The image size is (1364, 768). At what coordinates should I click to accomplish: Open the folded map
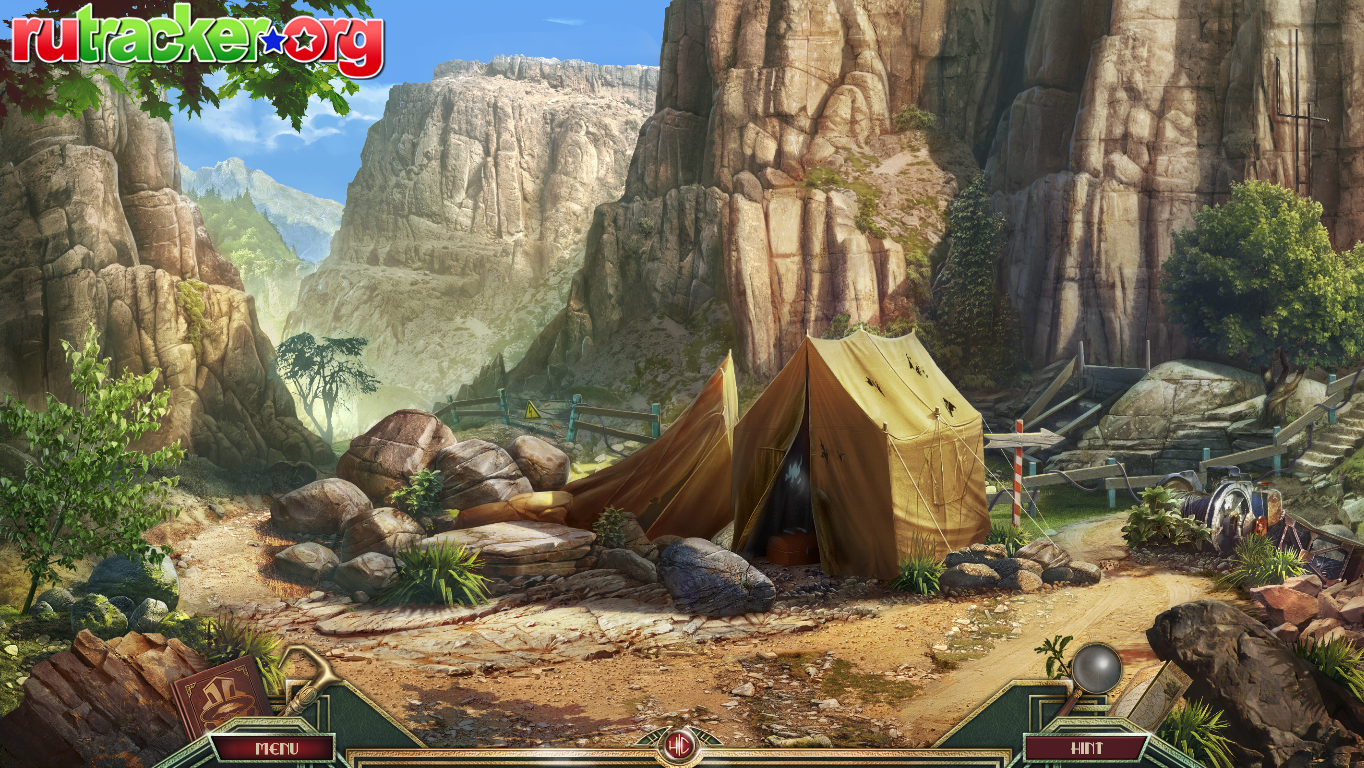click(1156, 691)
